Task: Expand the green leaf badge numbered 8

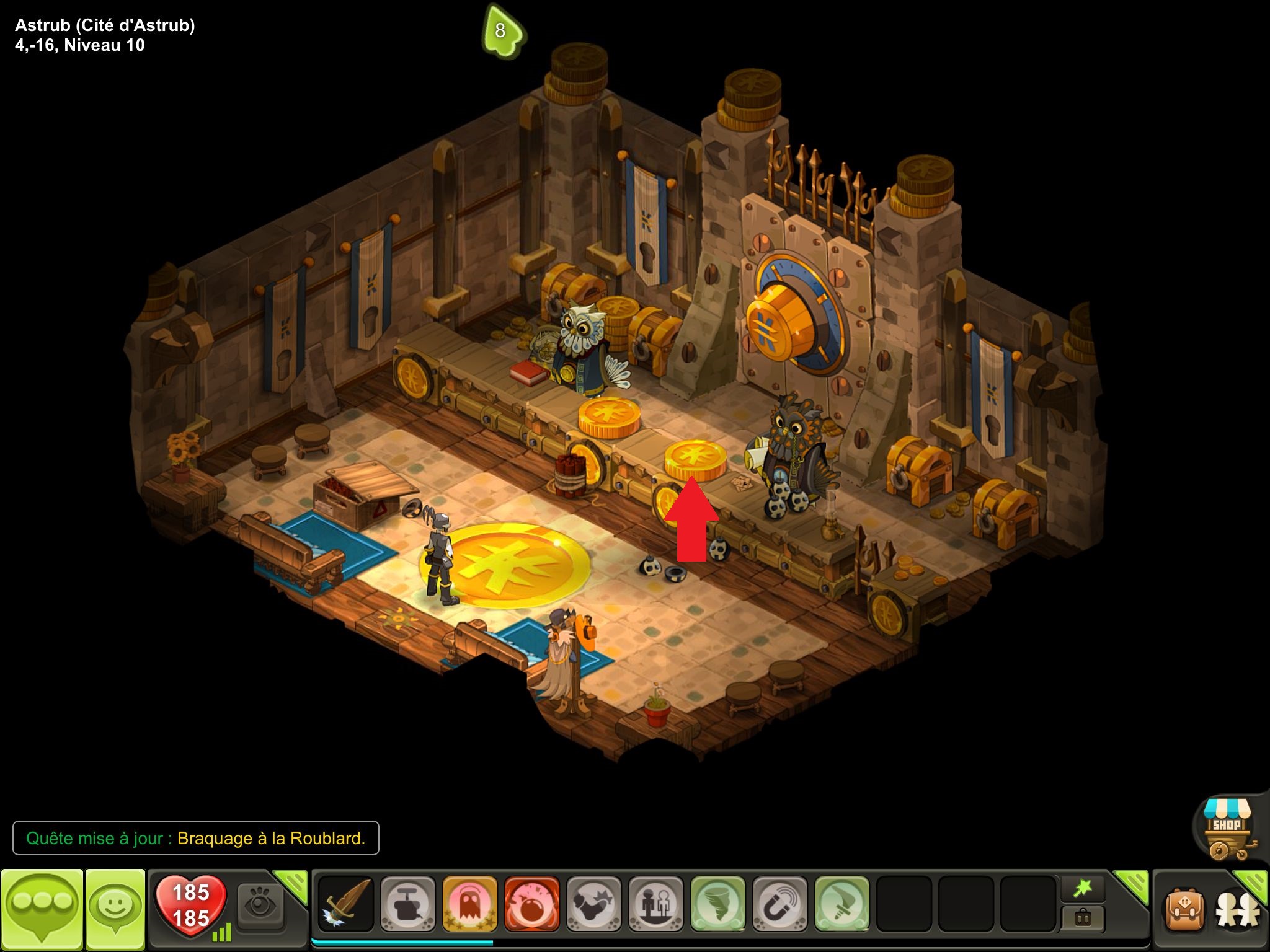Action: (502, 31)
